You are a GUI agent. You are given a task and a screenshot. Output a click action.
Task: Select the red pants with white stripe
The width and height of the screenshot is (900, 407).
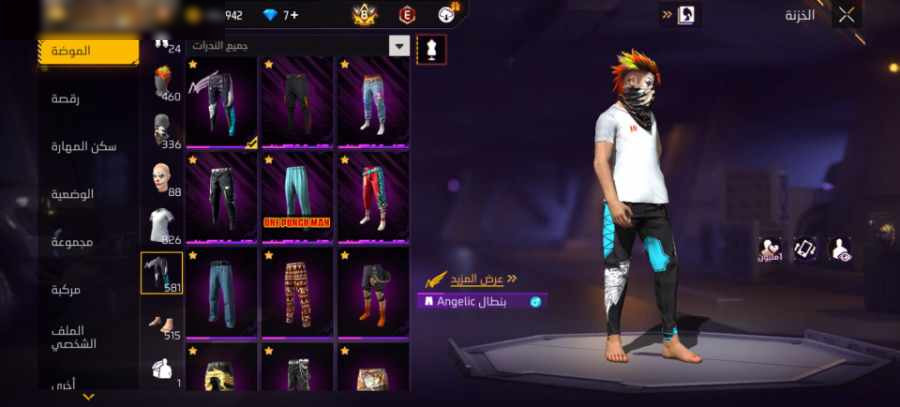point(372,196)
